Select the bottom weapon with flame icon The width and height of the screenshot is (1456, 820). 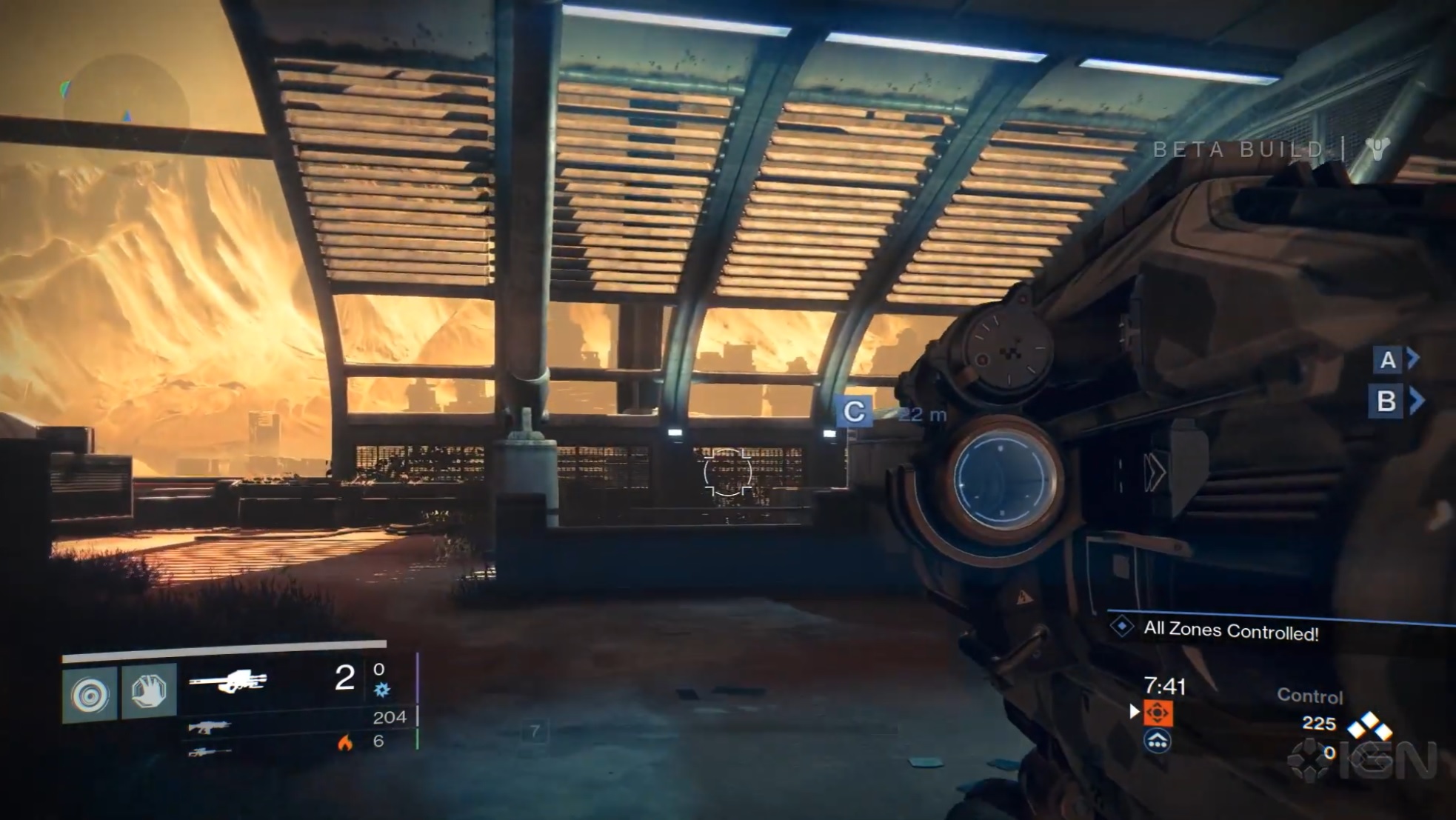pos(209,753)
